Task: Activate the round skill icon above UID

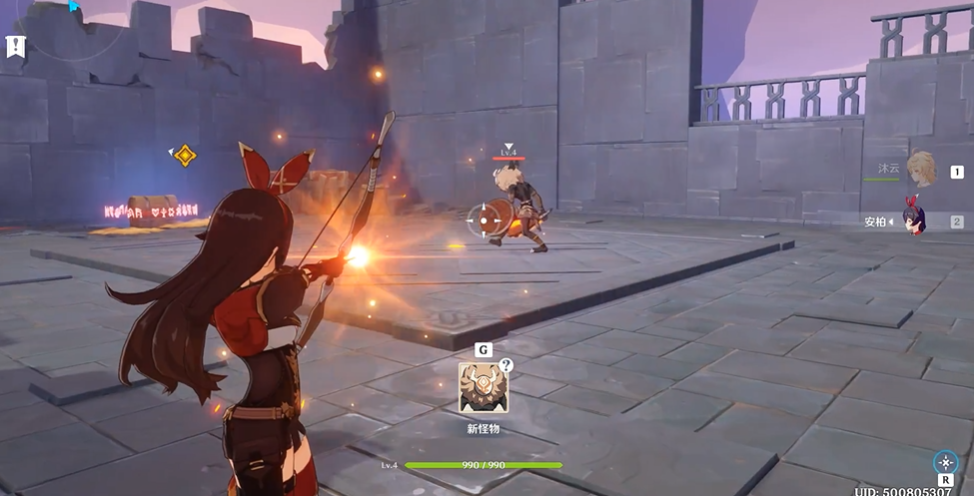Action: point(944,462)
